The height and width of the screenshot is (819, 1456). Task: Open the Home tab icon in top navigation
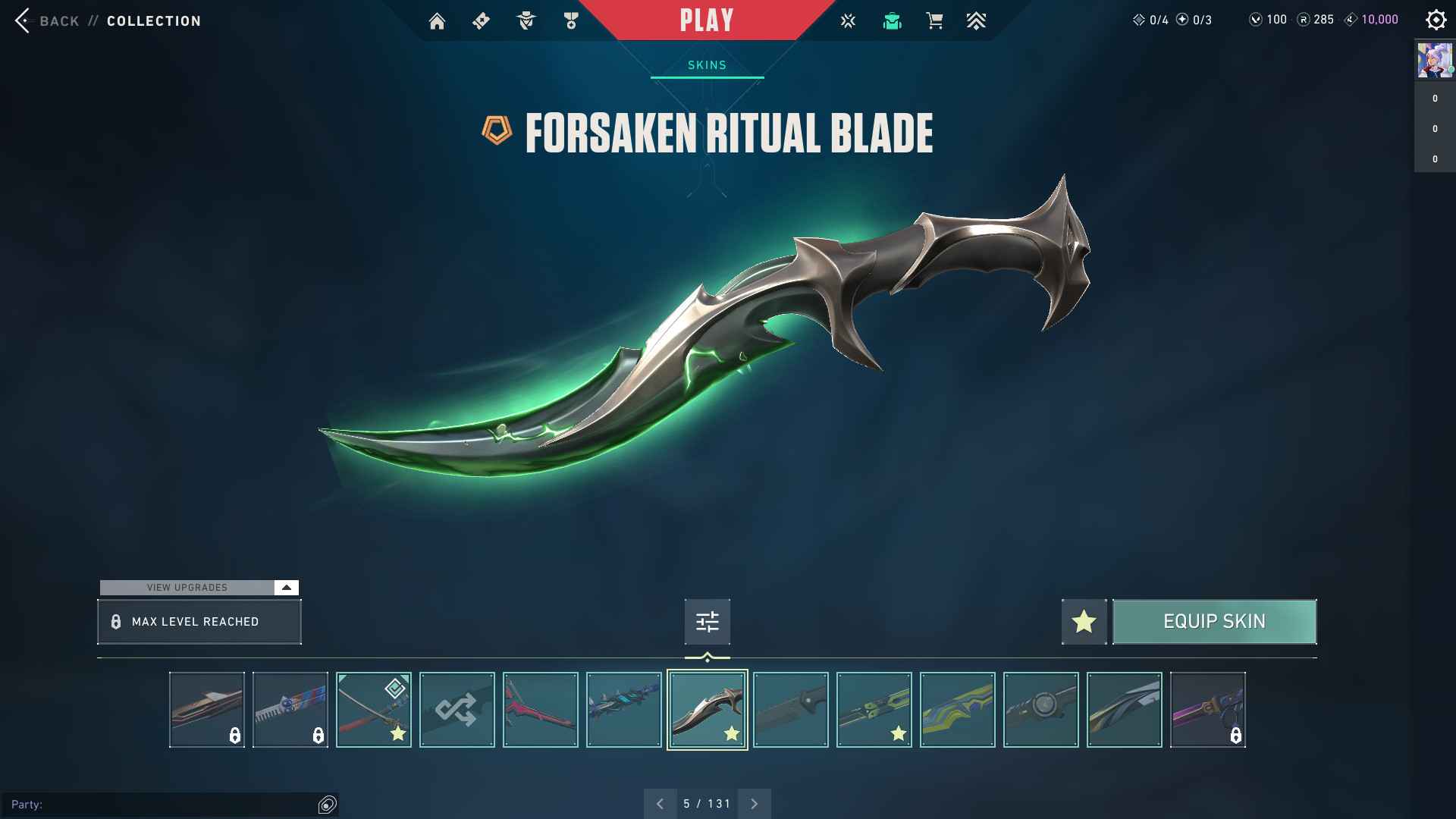point(438,20)
